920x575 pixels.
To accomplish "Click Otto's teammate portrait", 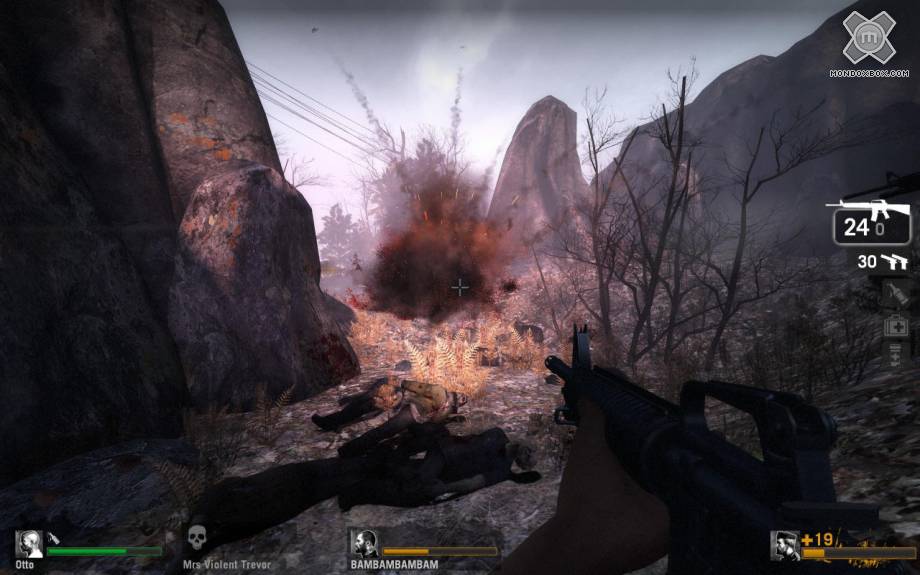I will click(x=28, y=544).
